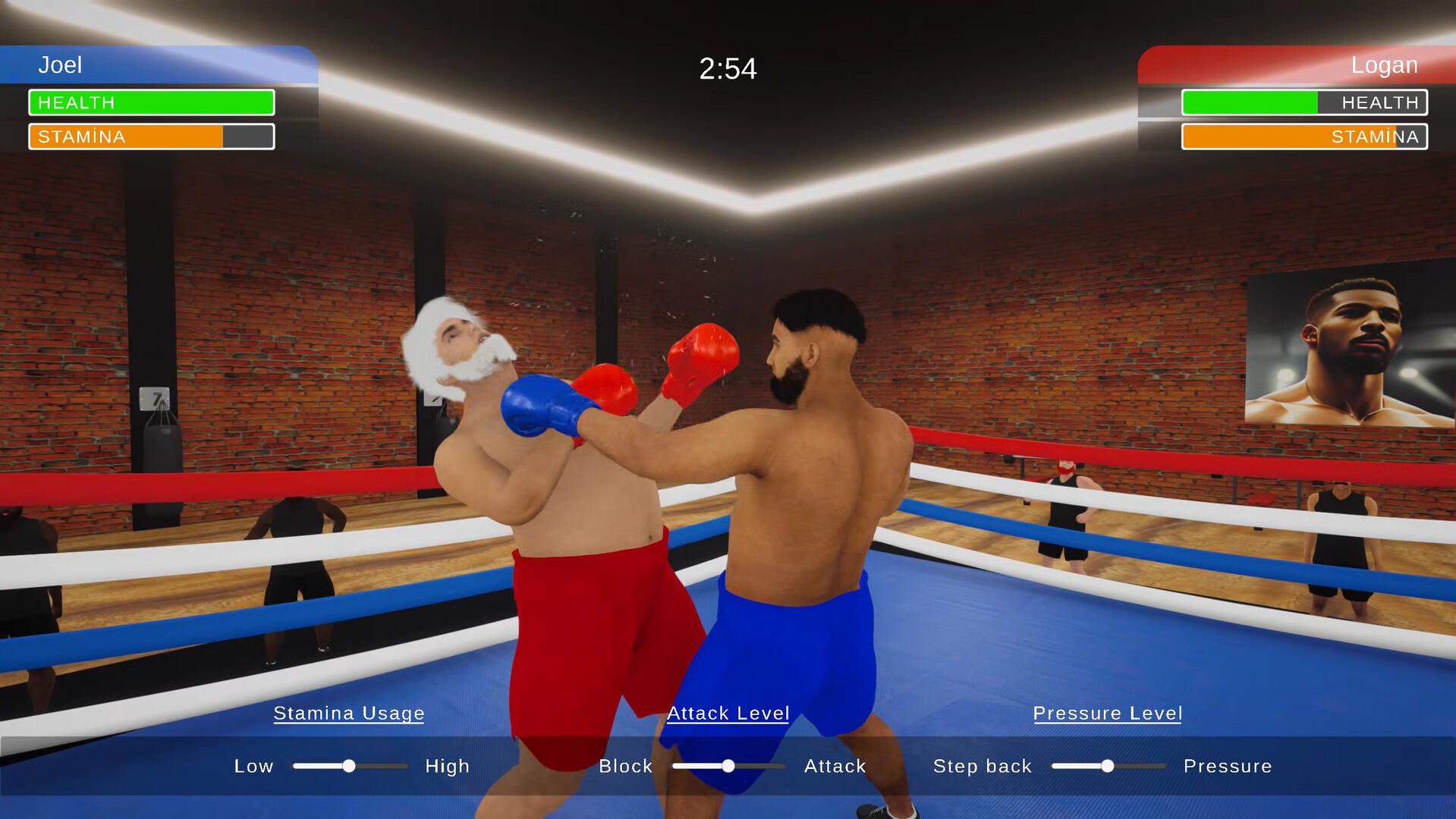Image resolution: width=1456 pixels, height=819 pixels.
Task: Click Joel's green HEALTH bar
Action: pyautogui.click(x=150, y=102)
